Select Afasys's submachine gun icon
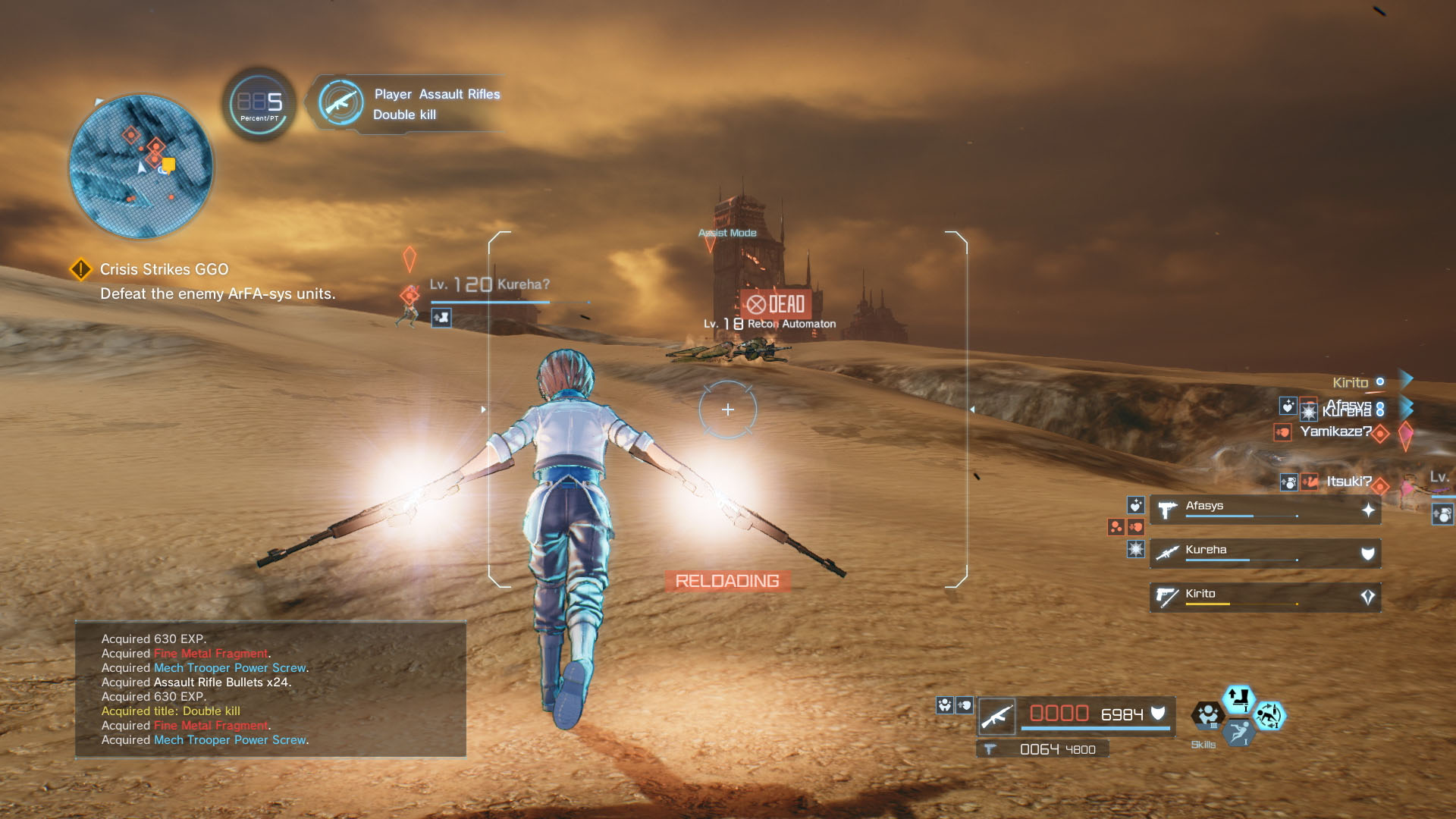This screenshot has width=1456, height=819. [1166, 510]
